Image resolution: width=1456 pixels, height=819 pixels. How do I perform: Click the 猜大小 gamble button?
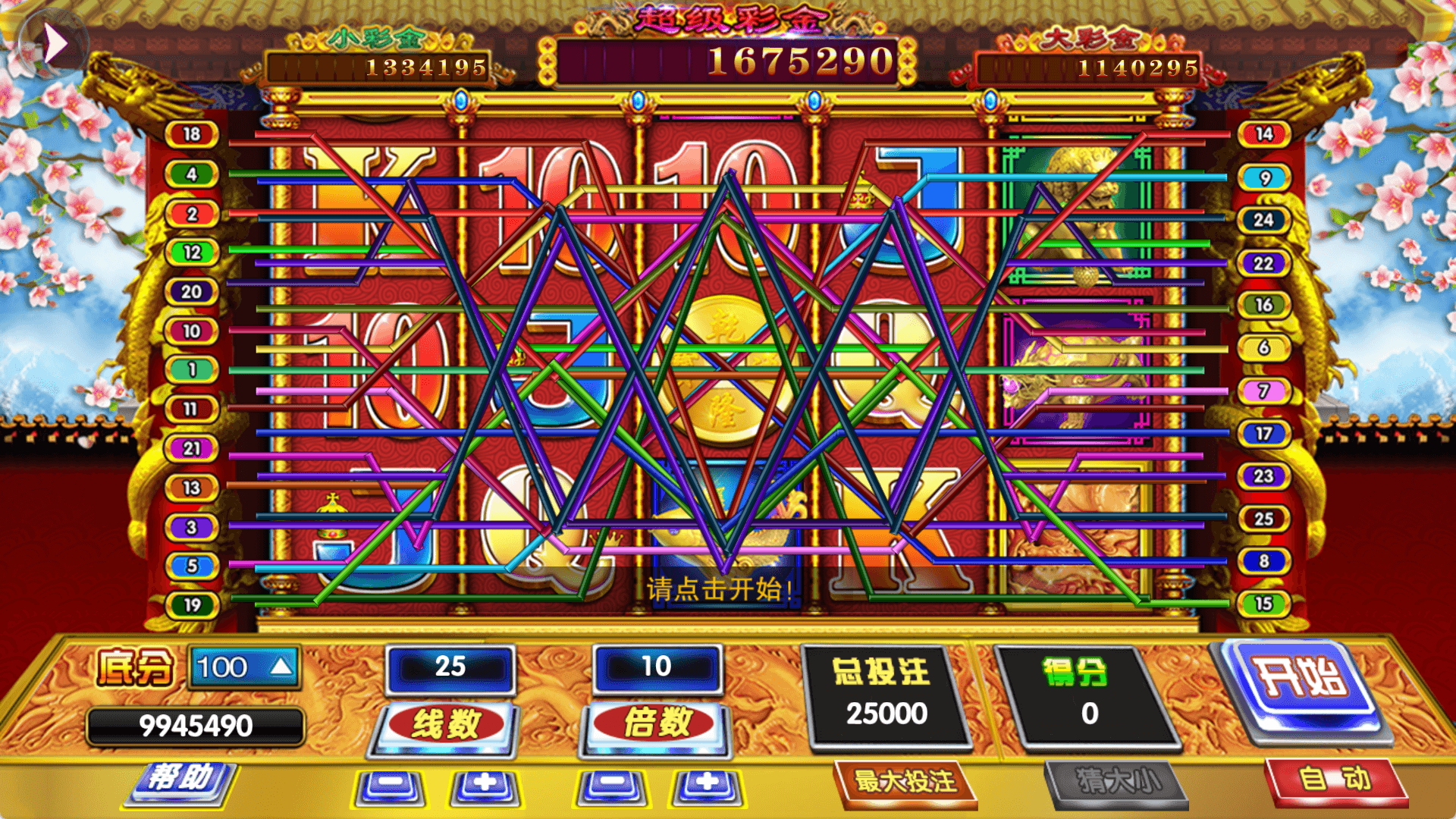tap(1116, 782)
